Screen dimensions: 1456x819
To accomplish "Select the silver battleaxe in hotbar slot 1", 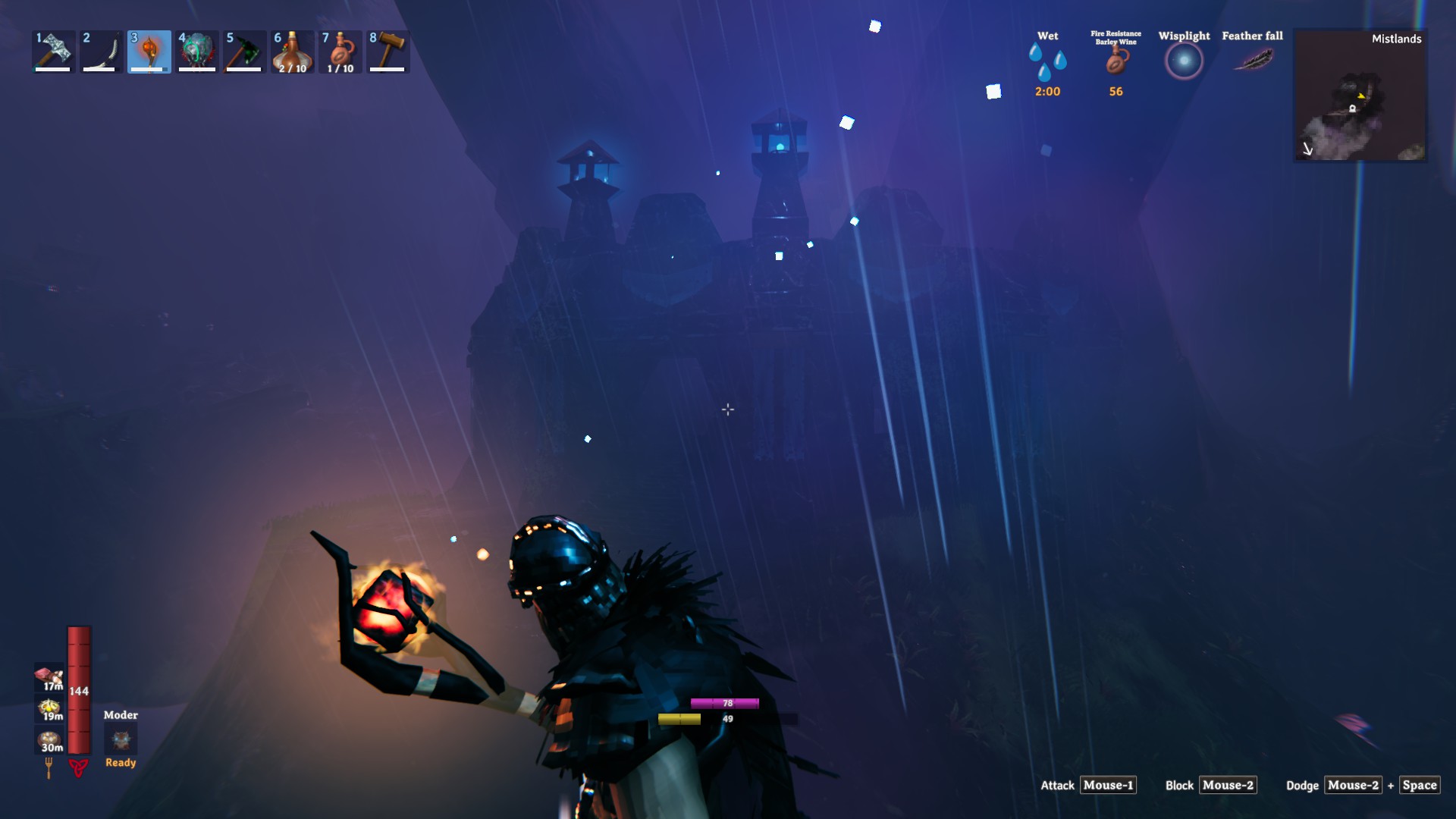I will coord(53,52).
